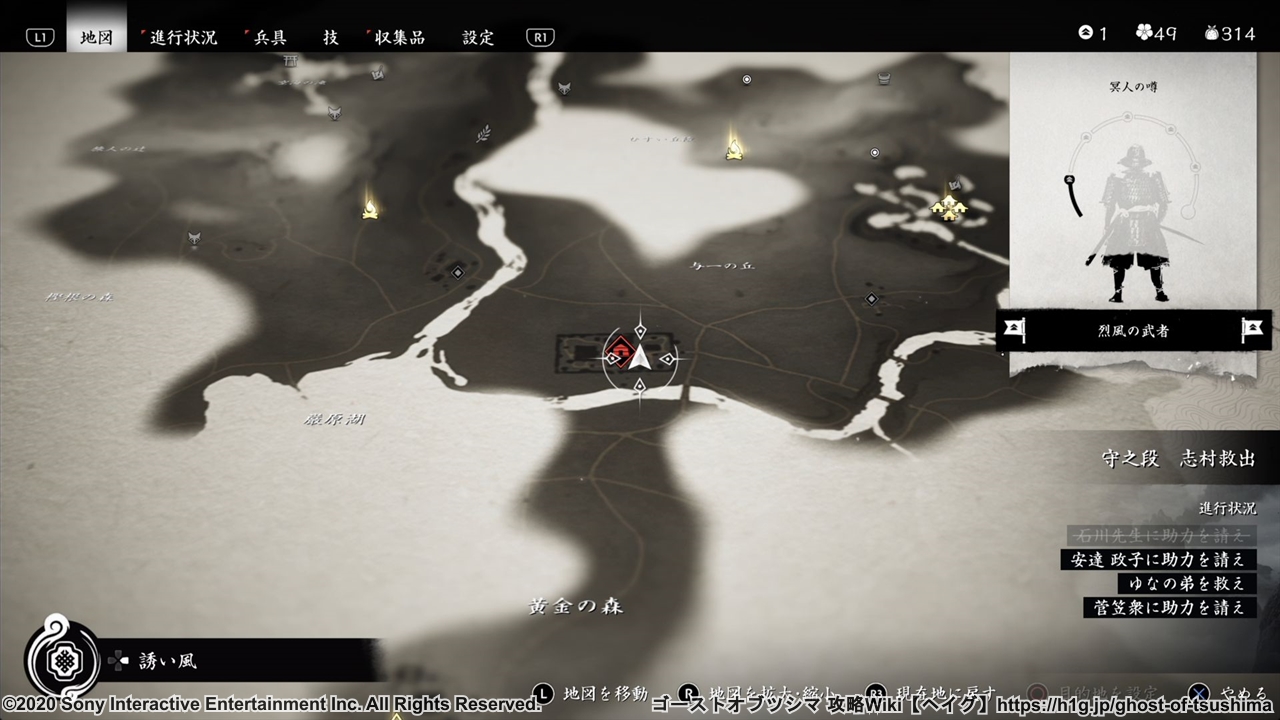The width and height of the screenshot is (1280, 720).
Task: Open the 守之段 志村救出 quest header
Action: [x=1178, y=458]
